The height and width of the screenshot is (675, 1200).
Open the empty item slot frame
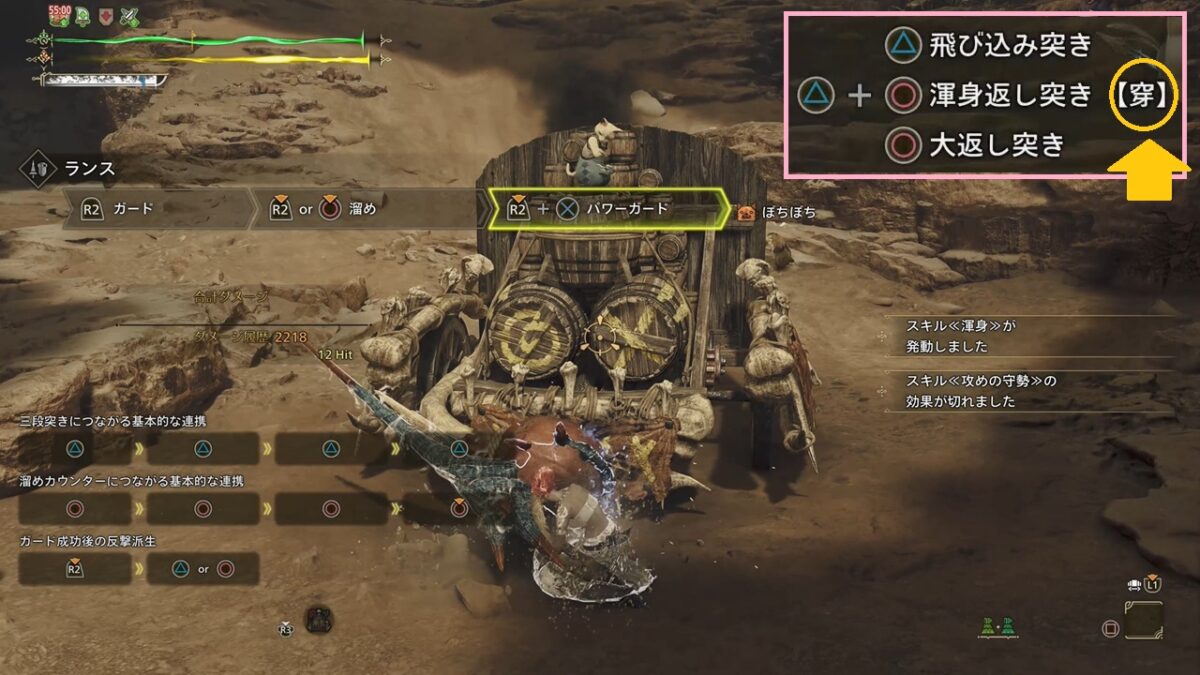click(x=1143, y=620)
